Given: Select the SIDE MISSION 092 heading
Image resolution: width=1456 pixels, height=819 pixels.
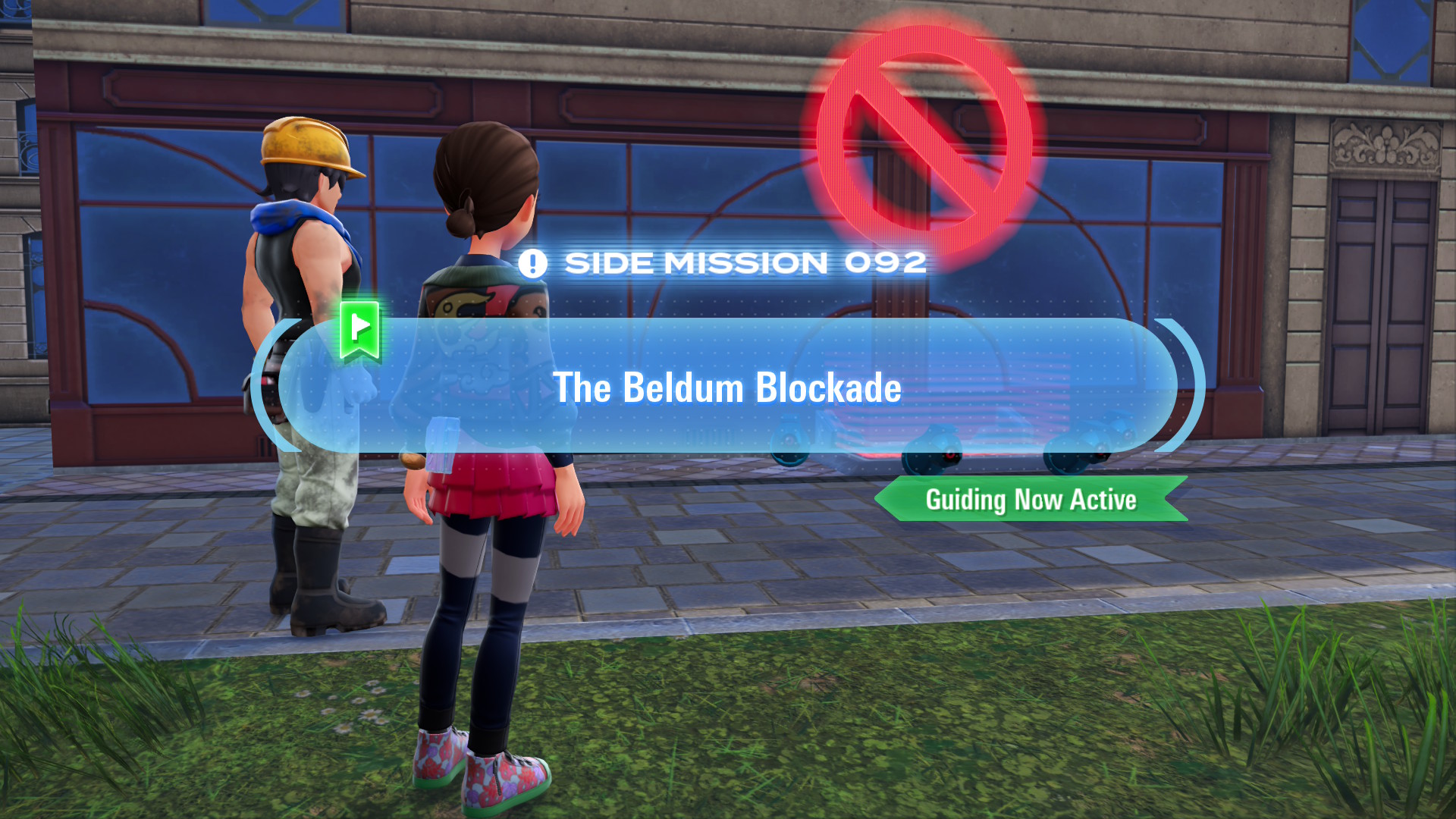Looking at the screenshot, I should click(x=747, y=263).
